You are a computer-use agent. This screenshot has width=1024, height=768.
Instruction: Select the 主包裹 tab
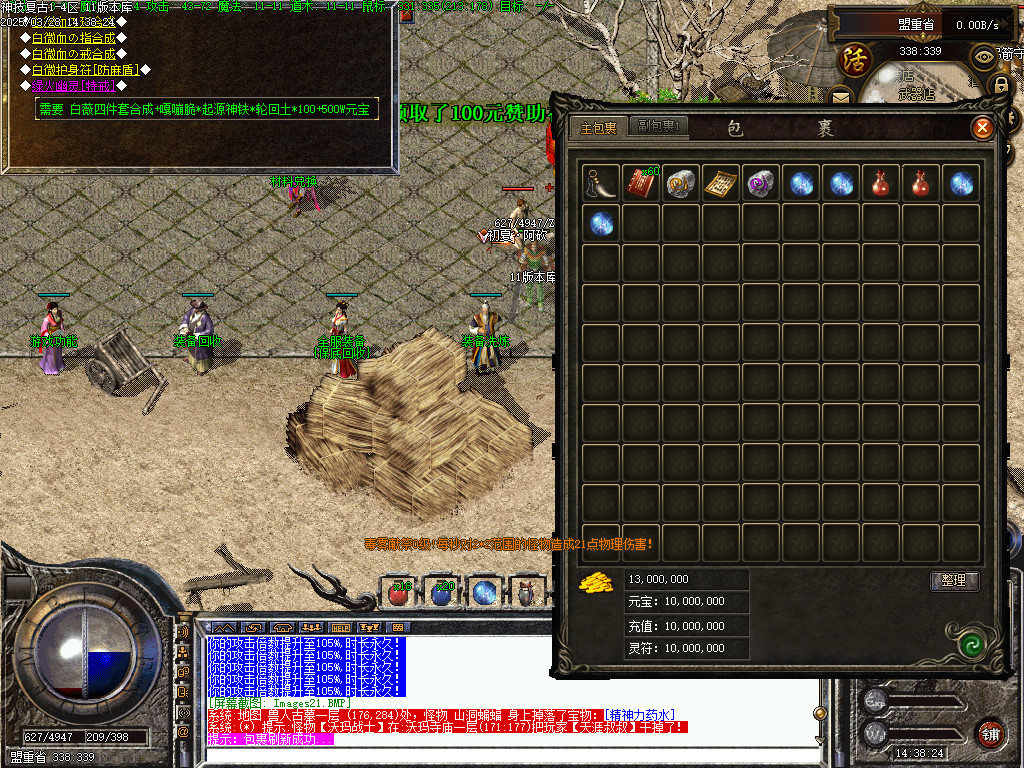(600, 128)
